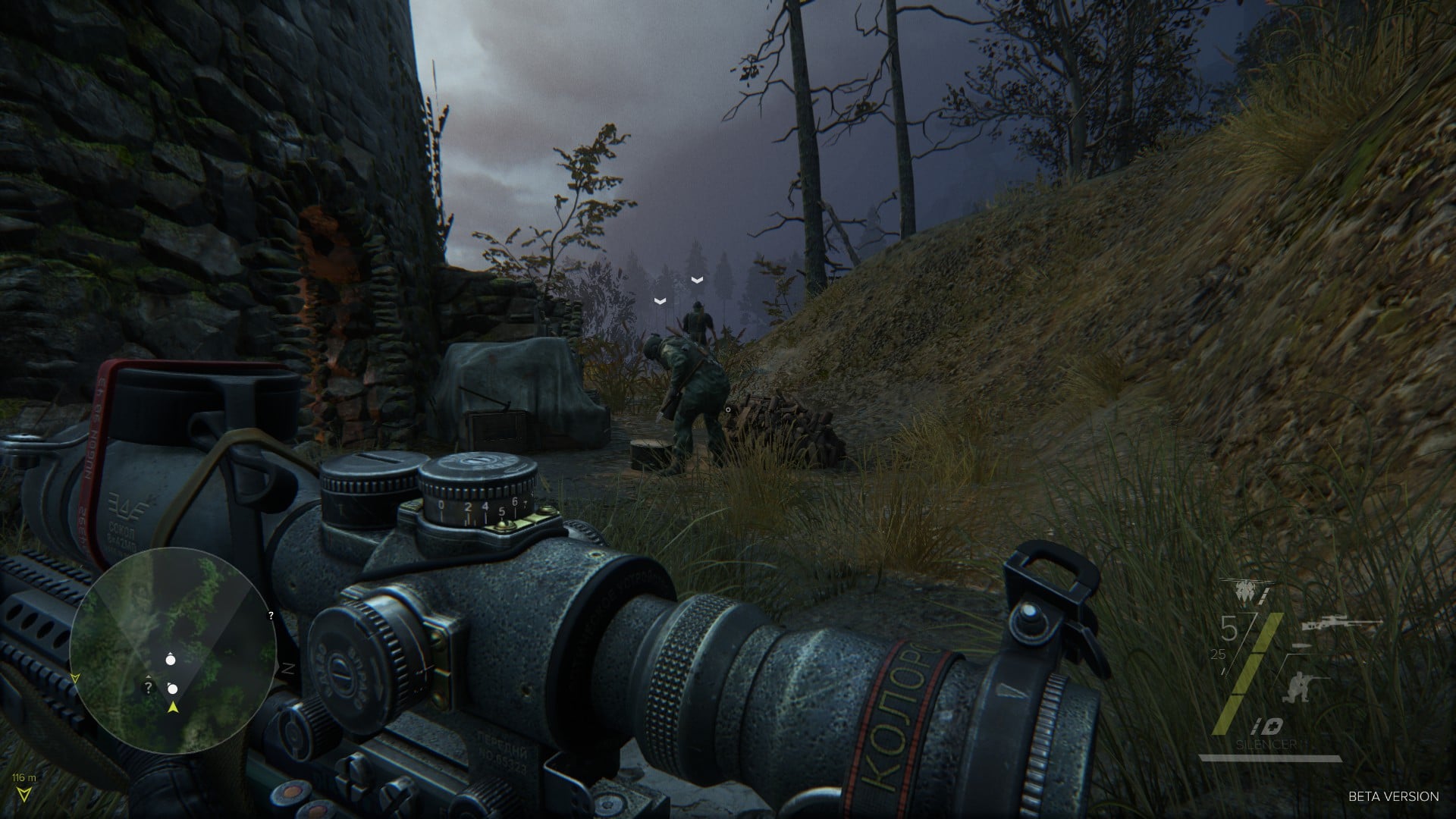Screen dimensions: 1456x819
Task: Click the yellow player arrow on the minimap
Action: (x=174, y=708)
